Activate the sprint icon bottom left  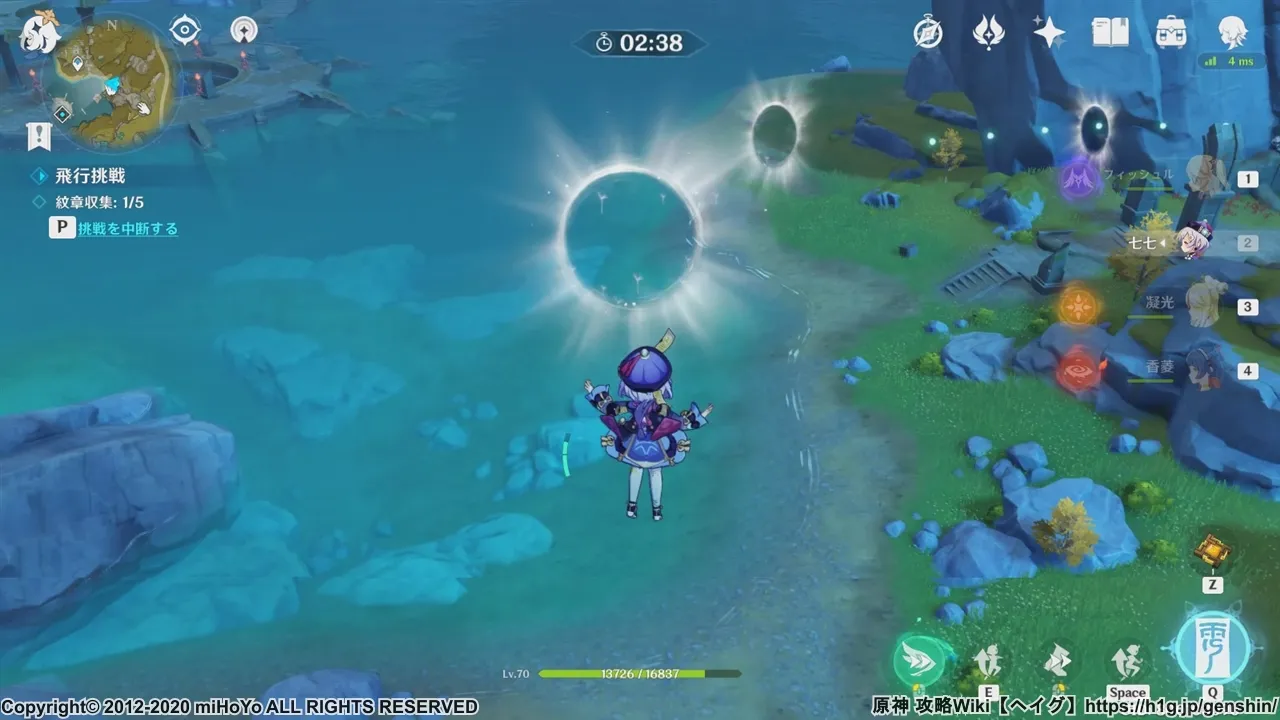(918, 660)
